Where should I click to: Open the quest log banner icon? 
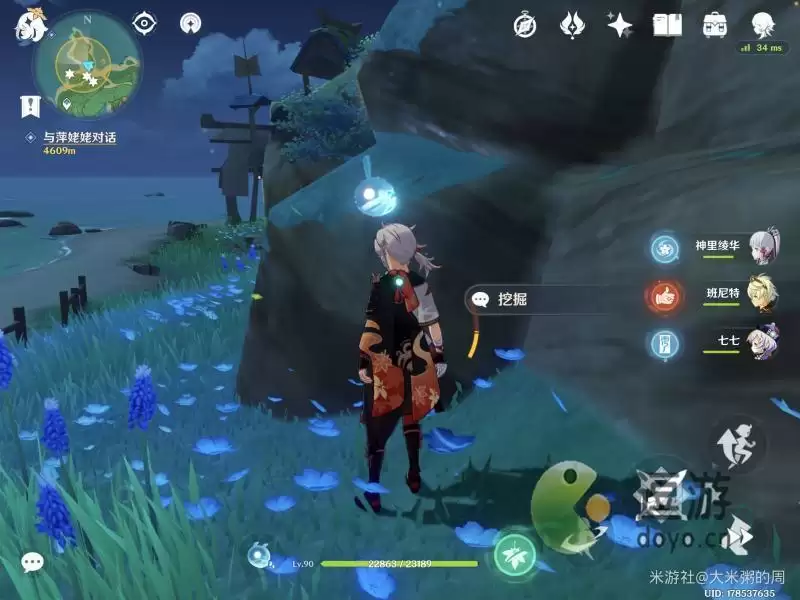[x=29, y=104]
